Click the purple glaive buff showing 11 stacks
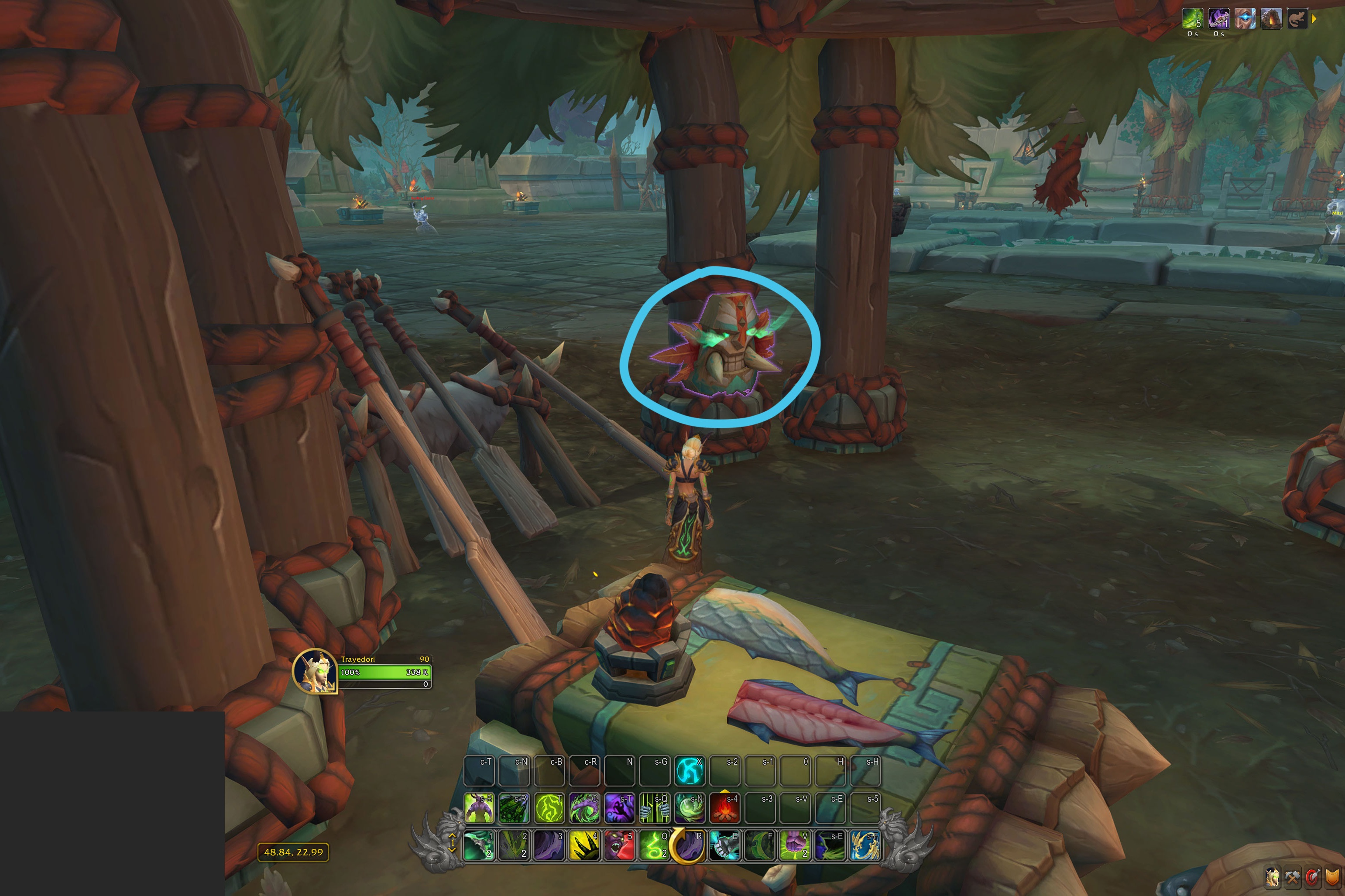The image size is (1345, 896). (1219, 19)
